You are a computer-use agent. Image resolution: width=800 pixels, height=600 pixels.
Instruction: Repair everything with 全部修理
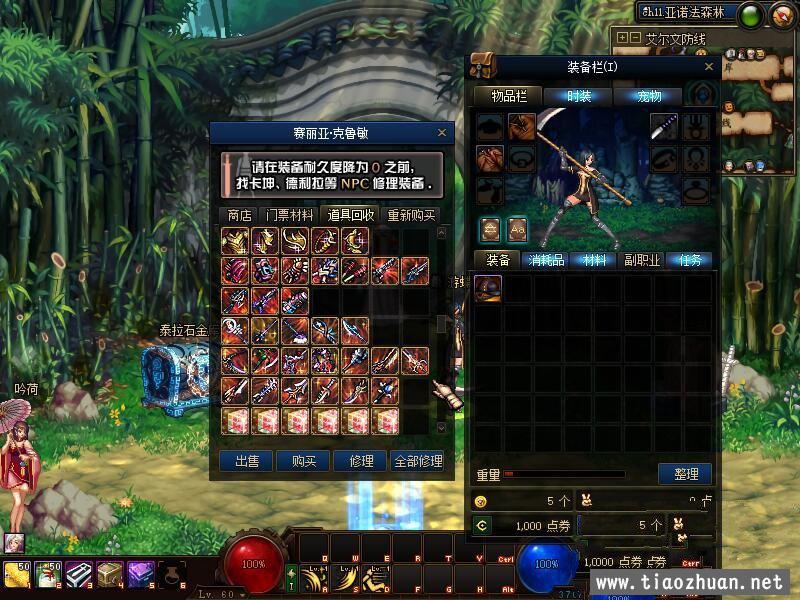click(x=417, y=461)
